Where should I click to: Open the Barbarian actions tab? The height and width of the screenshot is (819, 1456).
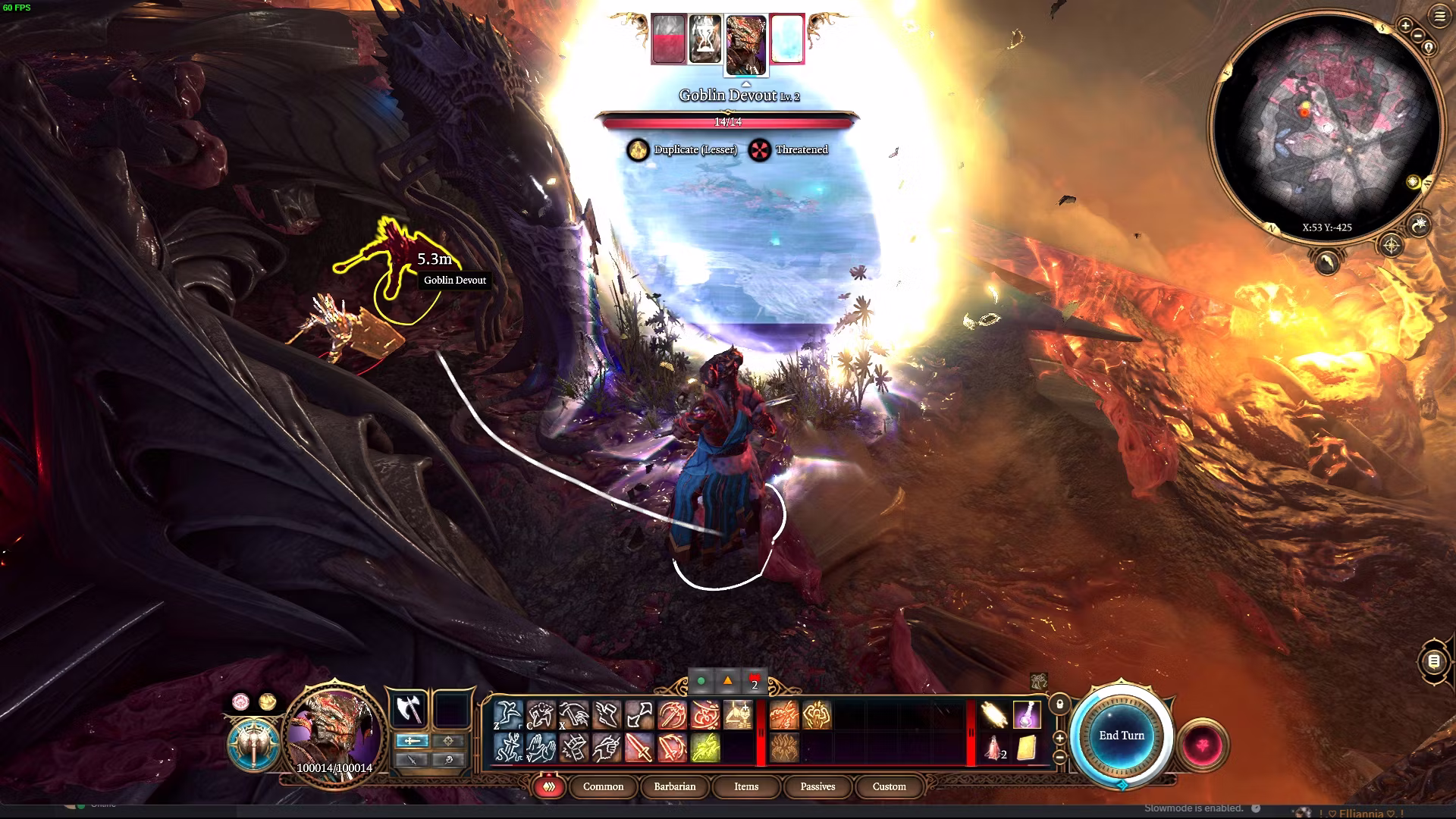click(674, 786)
